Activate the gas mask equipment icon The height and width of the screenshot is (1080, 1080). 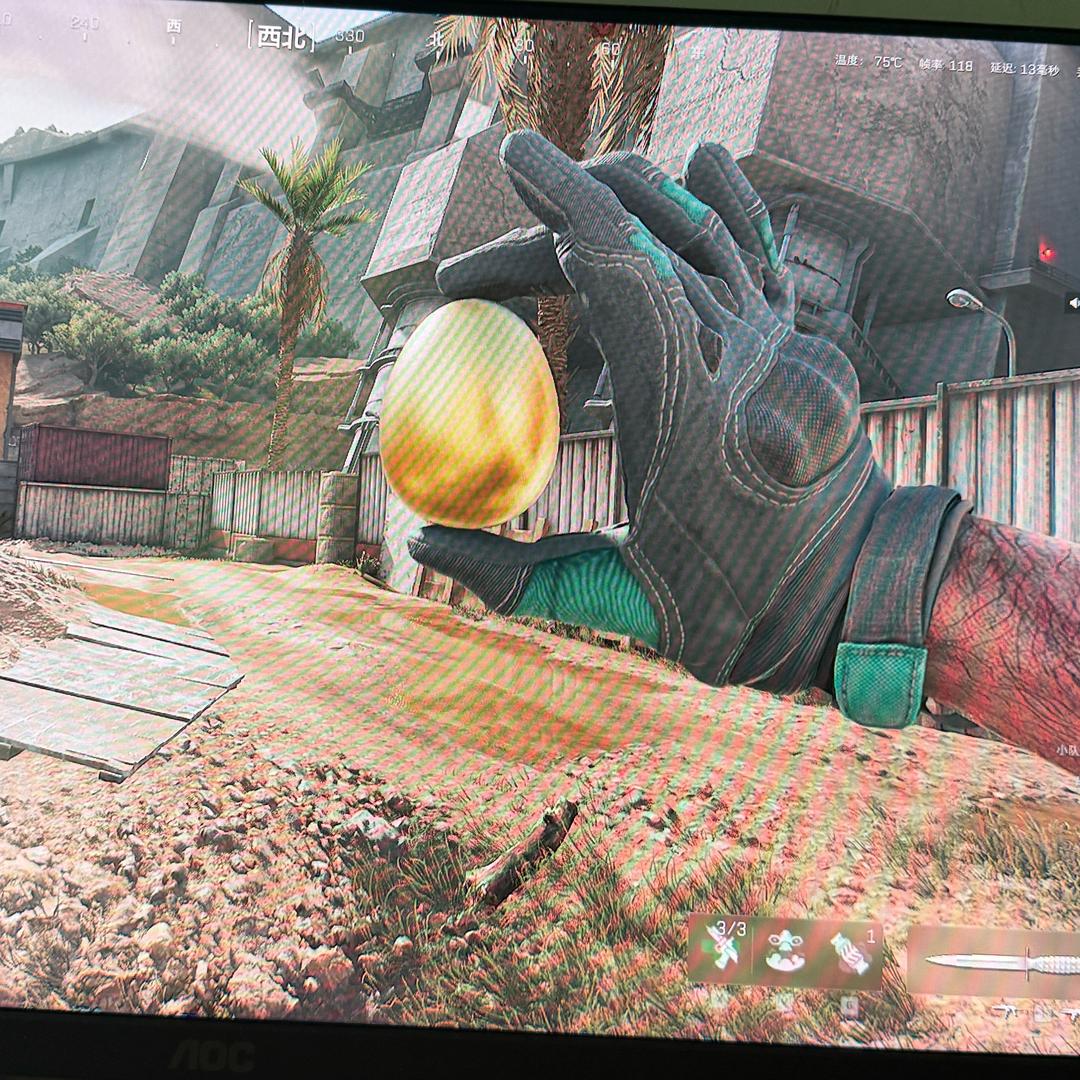[785, 951]
